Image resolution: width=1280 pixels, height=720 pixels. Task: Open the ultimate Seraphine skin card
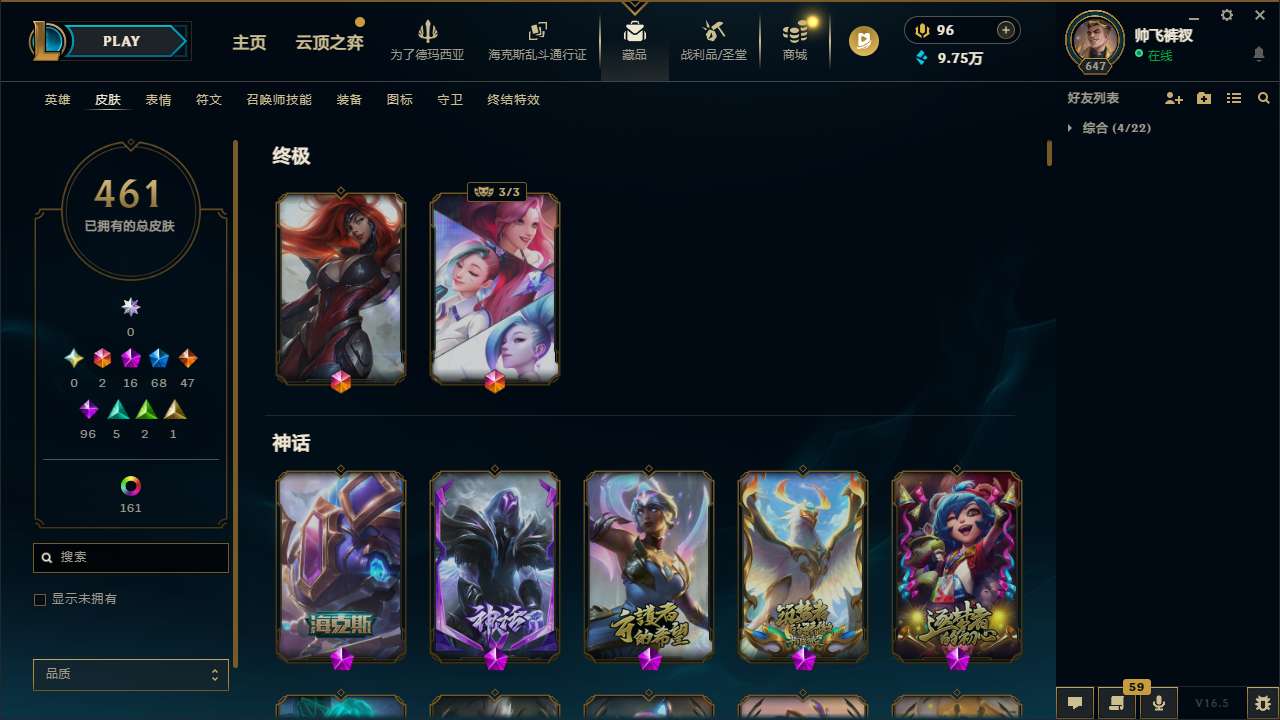coord(494,288)
